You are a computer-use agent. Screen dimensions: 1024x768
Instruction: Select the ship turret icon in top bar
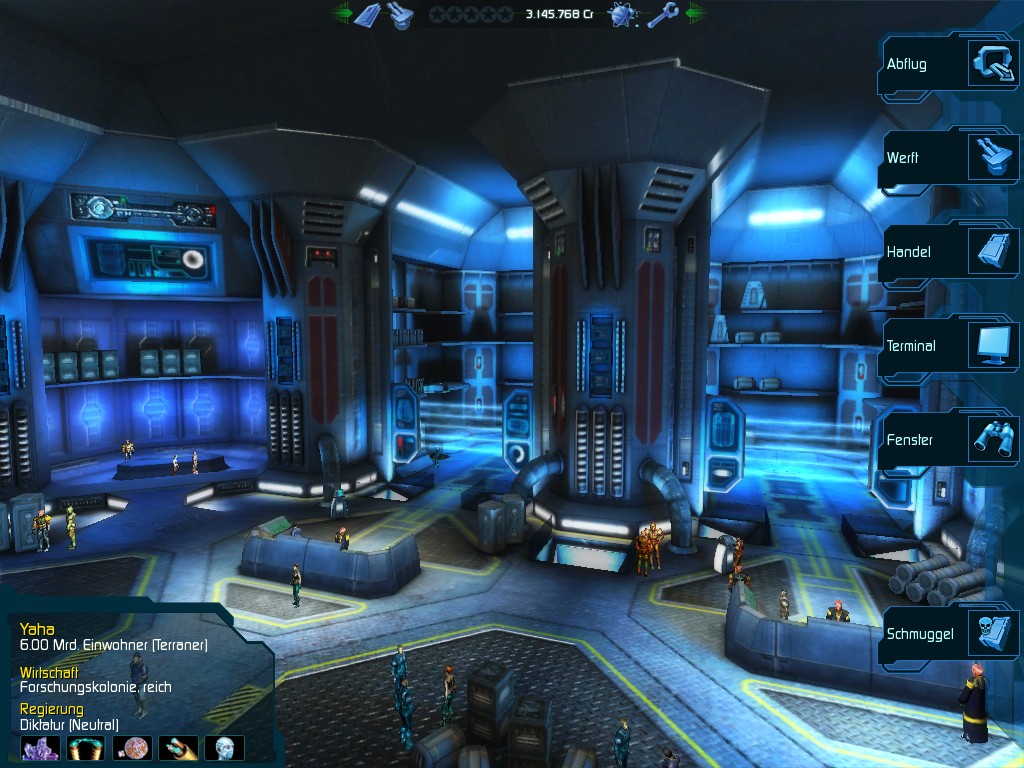pos(402,15)
